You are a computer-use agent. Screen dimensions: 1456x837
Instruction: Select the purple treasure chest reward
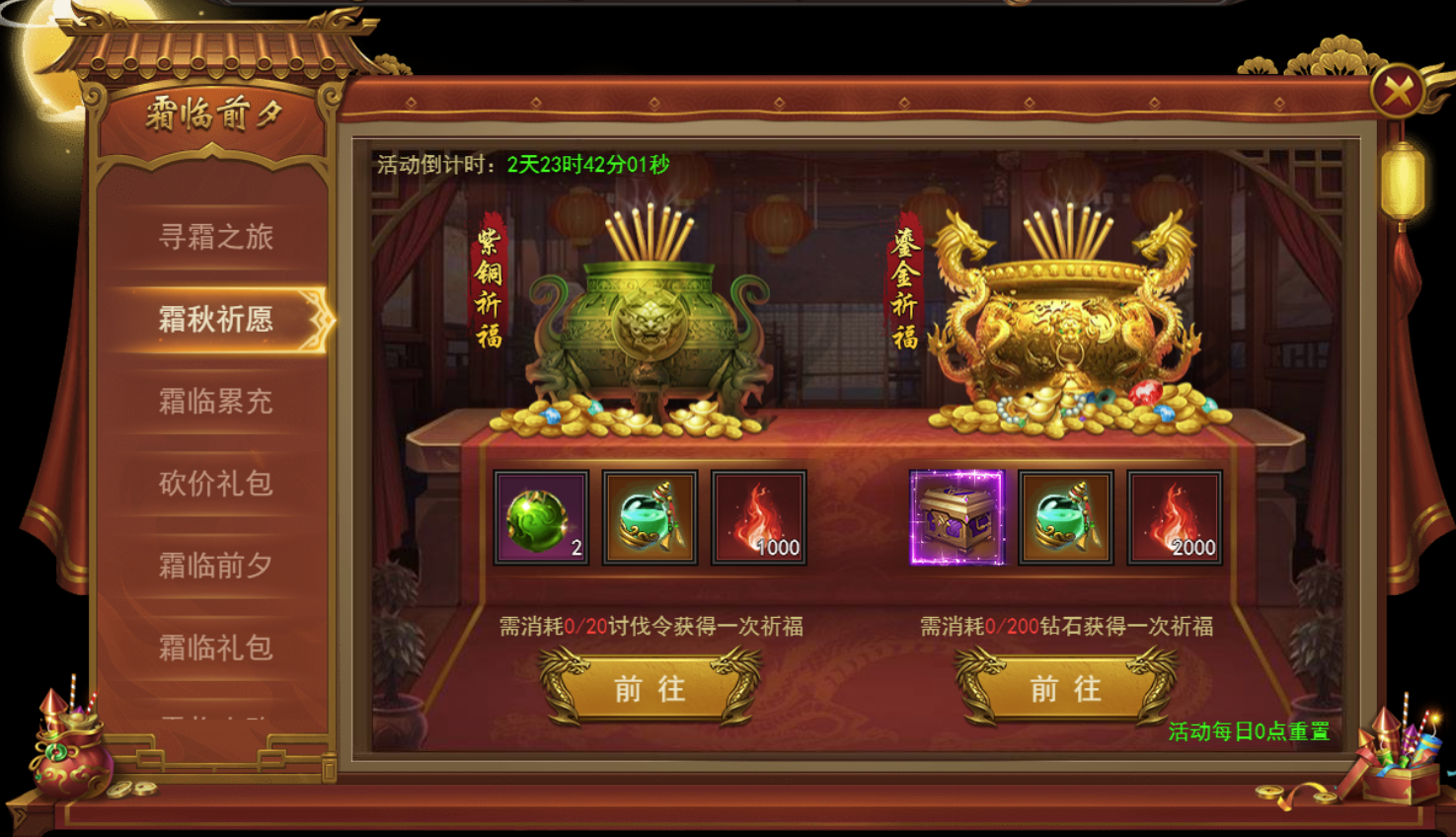click(957, 518)
